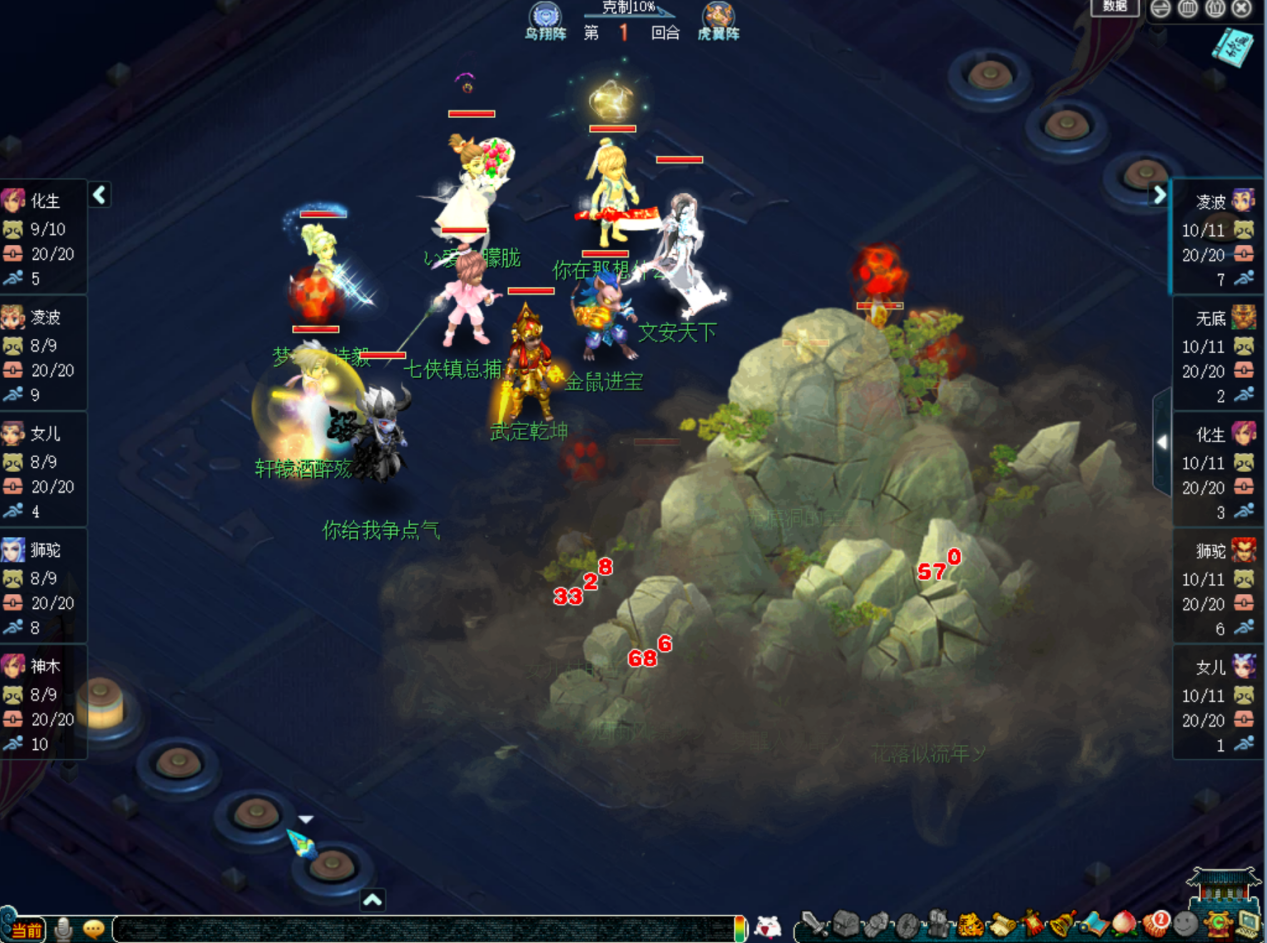The height and width of the screenshot is (943, 1267).
Task: Click the swap arrows circle button
Action: click(1160, 9)
